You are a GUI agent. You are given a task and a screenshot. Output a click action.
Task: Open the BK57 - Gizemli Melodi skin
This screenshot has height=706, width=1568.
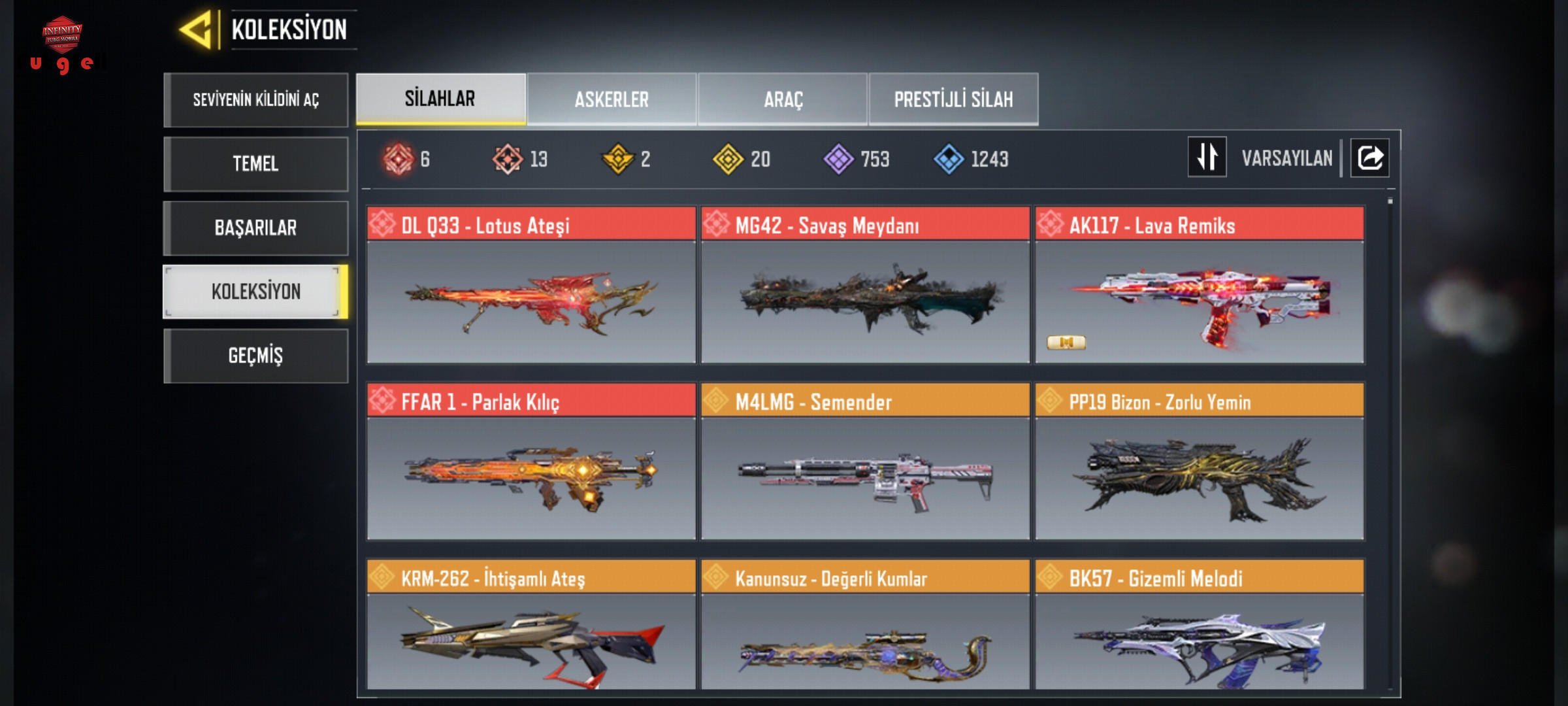1200,626
